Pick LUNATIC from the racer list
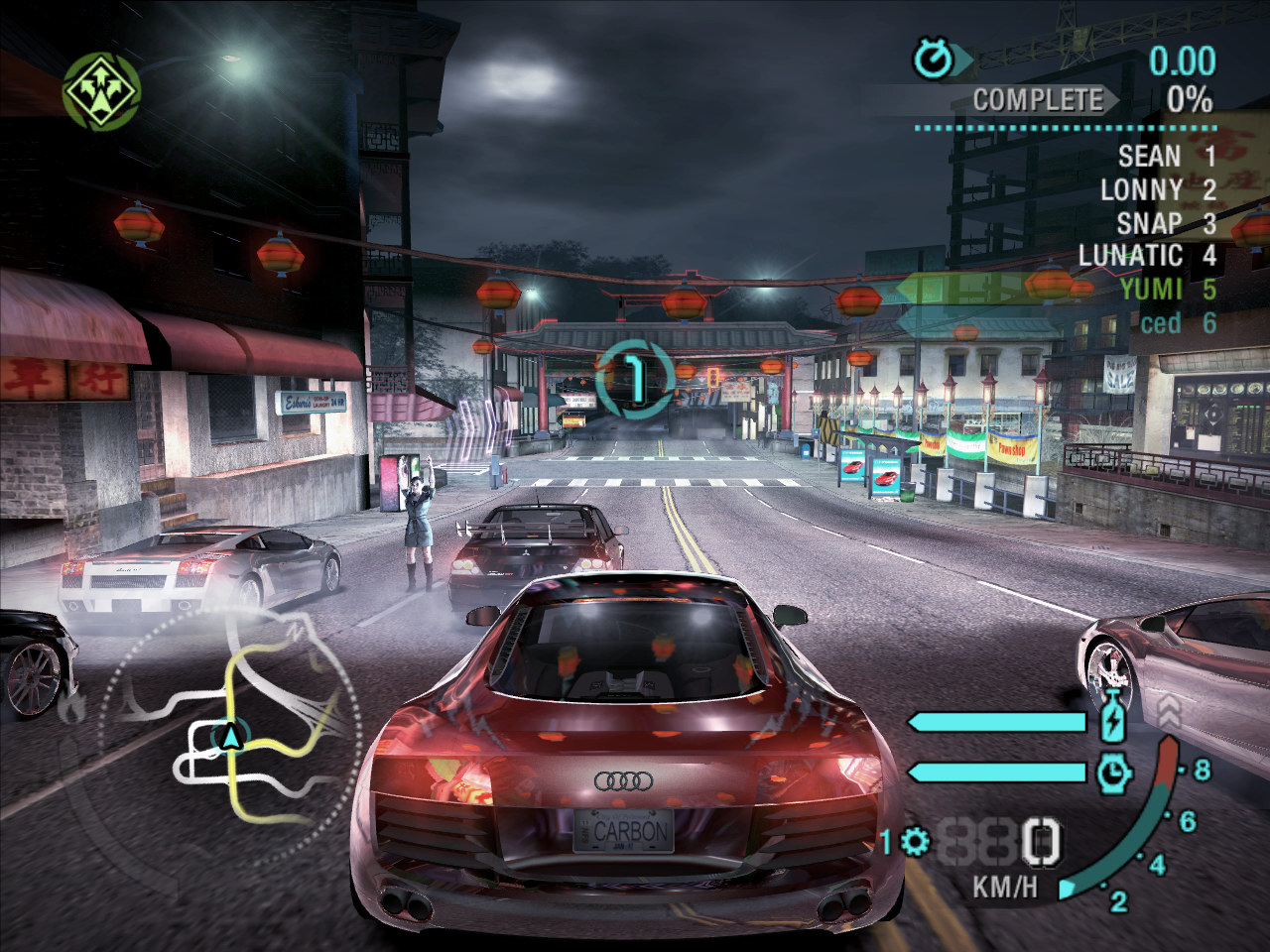Viewport: 1270px width, 952px height. (1146, 256)
